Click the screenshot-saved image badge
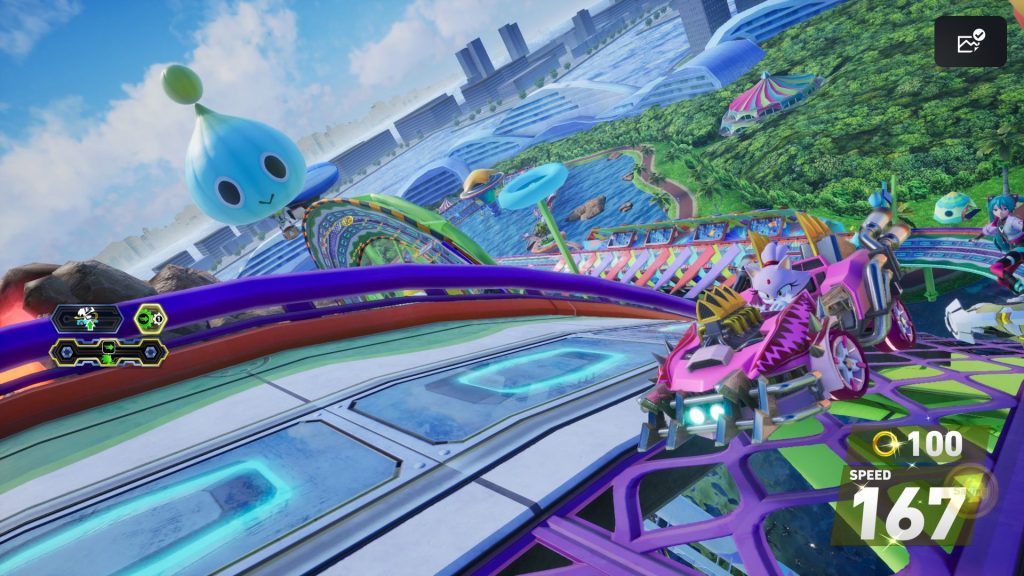1024x576 pixels. click(x=970, y=42)
